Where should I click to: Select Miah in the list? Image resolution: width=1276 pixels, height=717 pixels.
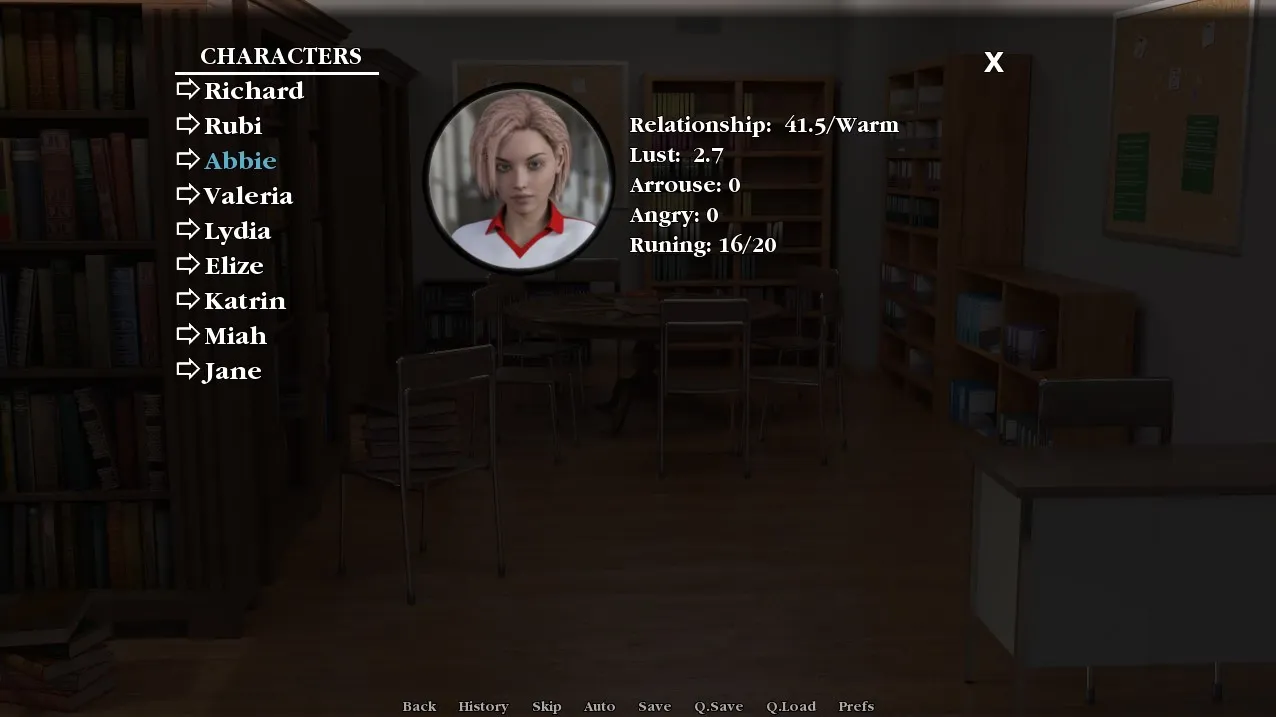(235, 336)
